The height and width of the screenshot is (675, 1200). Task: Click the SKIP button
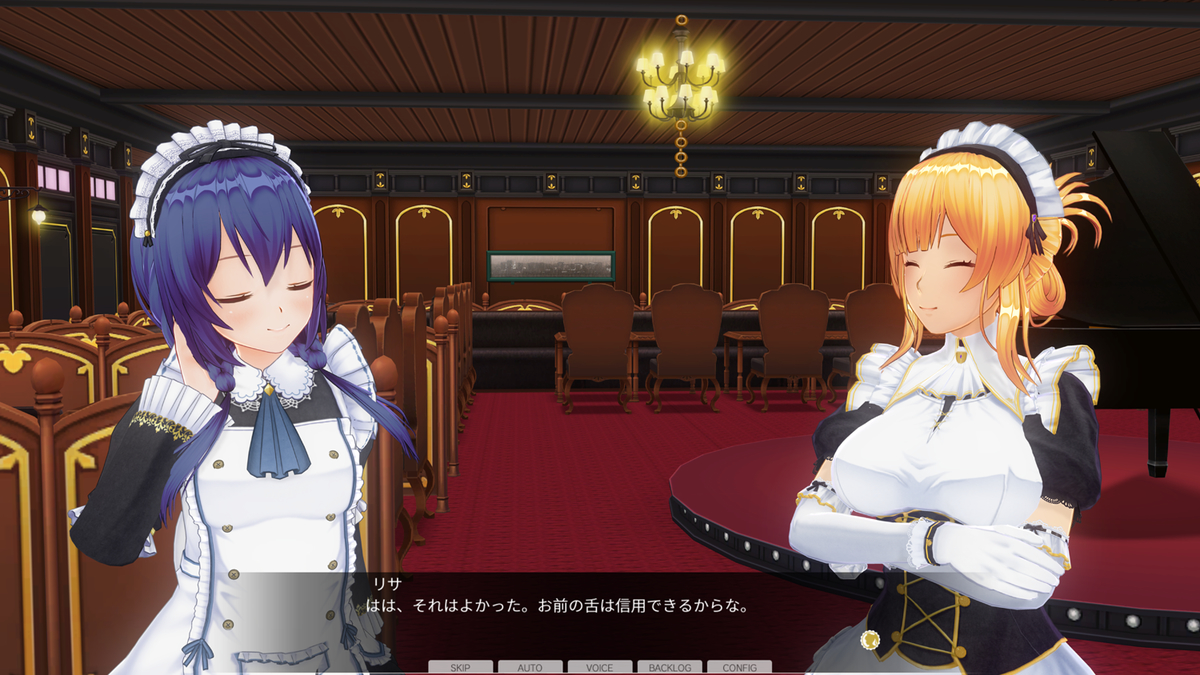(x=460, y=667)
